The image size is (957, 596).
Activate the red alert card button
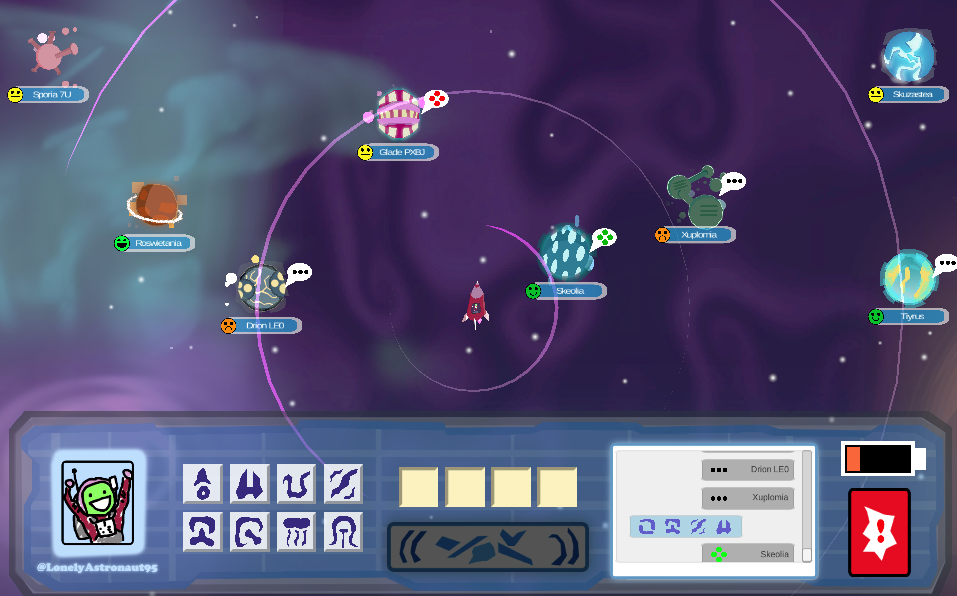pyautogui.click(x=879, y=532)
